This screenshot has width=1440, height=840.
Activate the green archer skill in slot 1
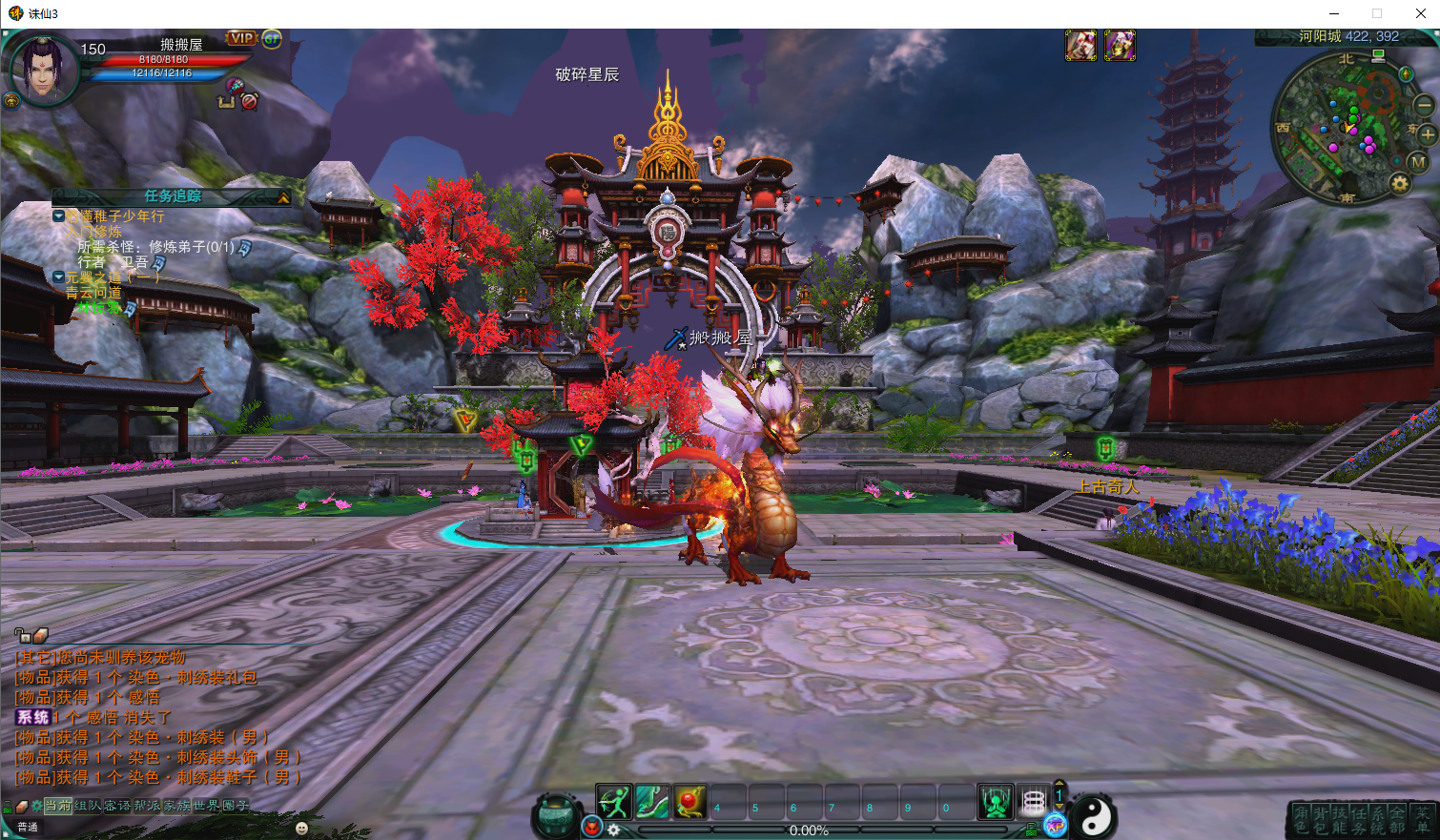pos(614,802)
